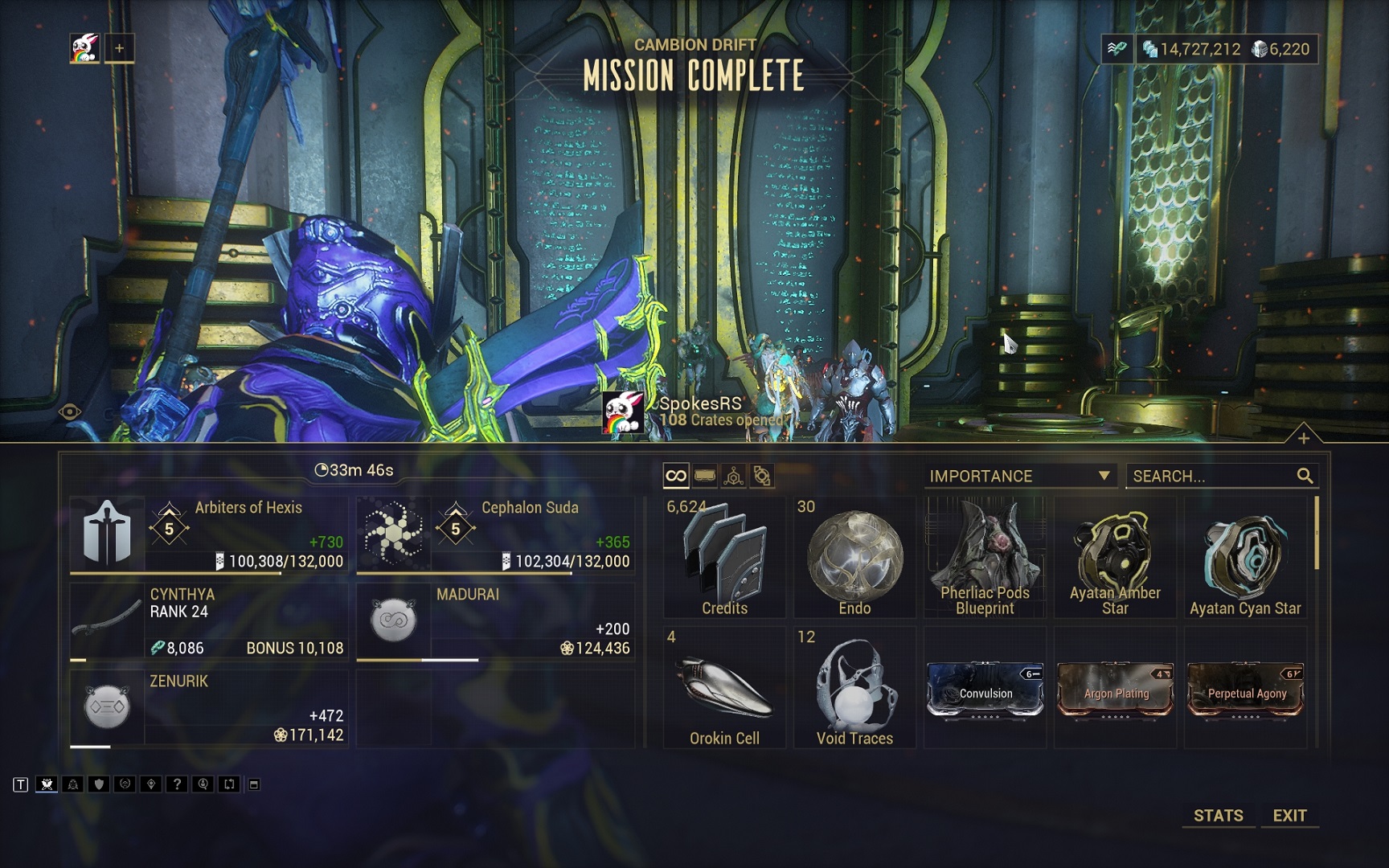The width and height of the screenshot is (1389, 868).
Task: Open the Importance sort dropdown
Action: [1019, 476]
